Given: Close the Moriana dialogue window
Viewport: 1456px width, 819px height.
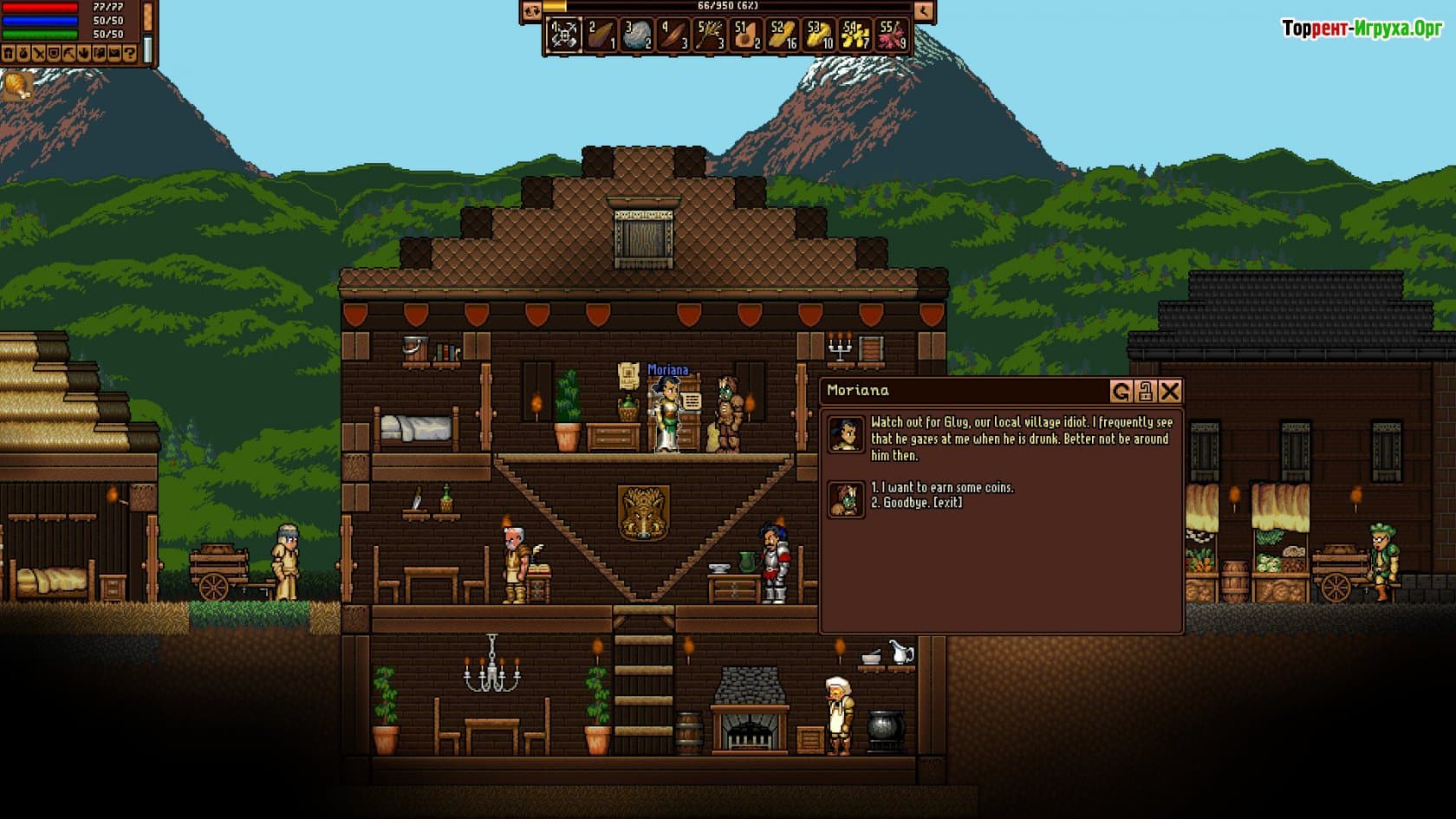Looking at the screenshot, I should (x=1170, y=392).
